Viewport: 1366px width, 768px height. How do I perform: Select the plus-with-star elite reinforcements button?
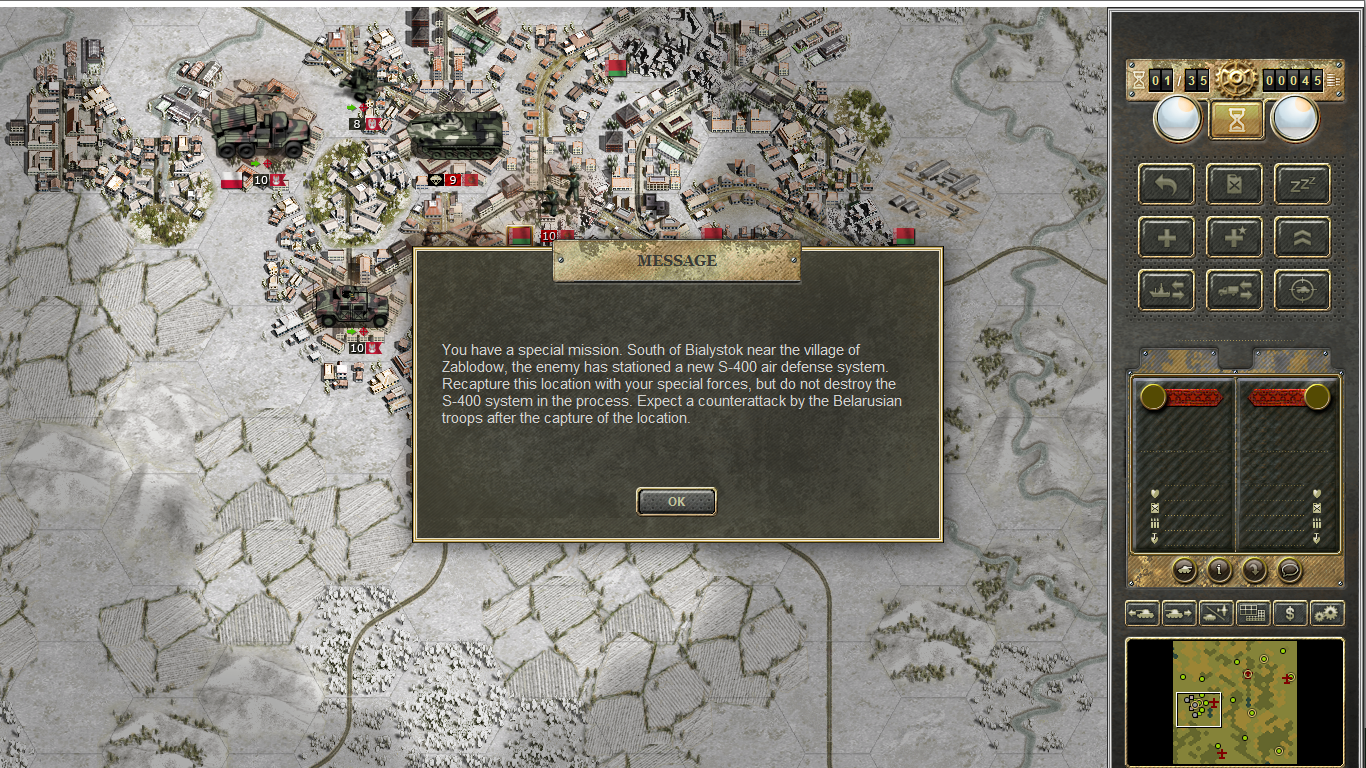point(1234,238)
